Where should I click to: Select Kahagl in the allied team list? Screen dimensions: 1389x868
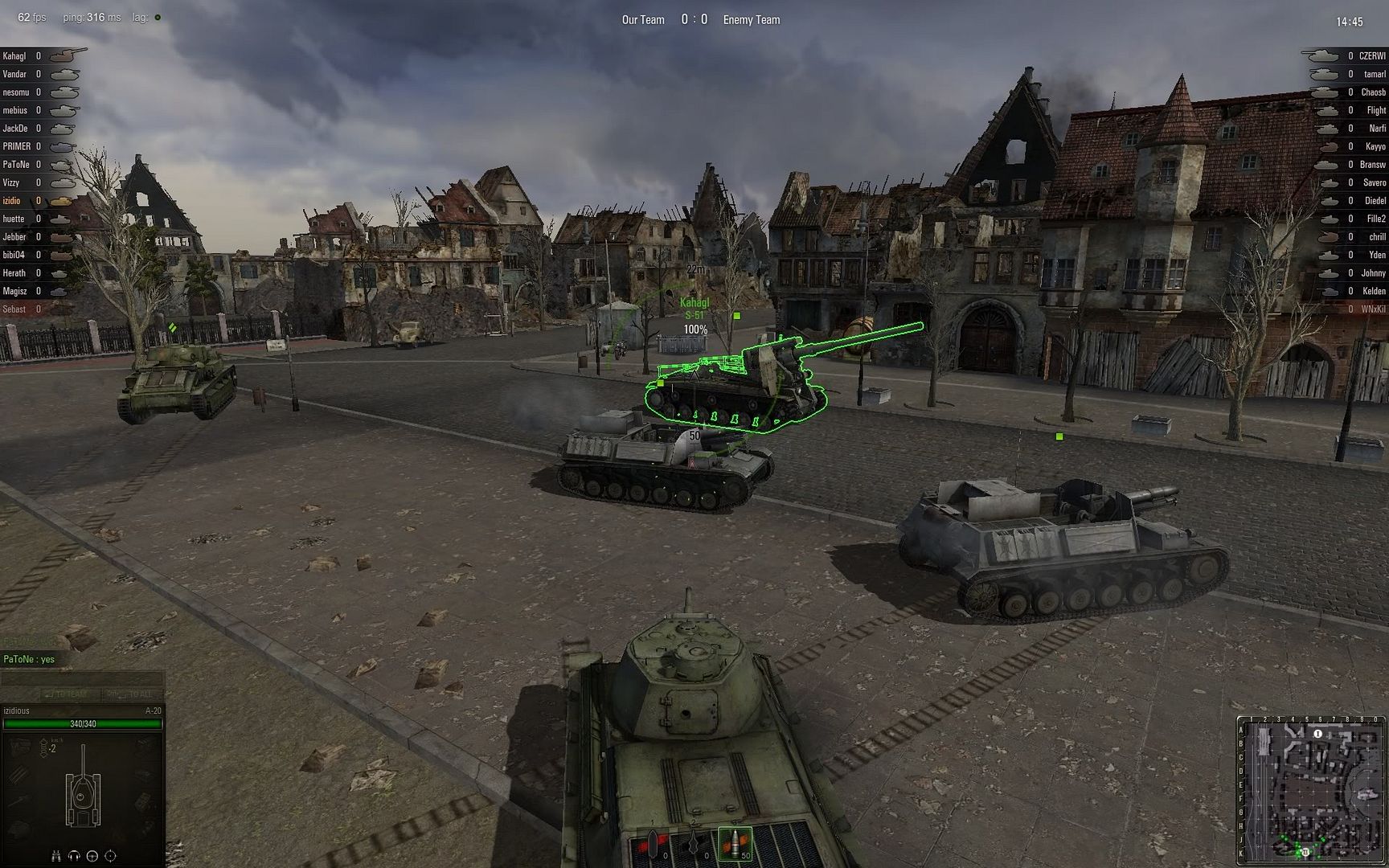coord(14,56)
